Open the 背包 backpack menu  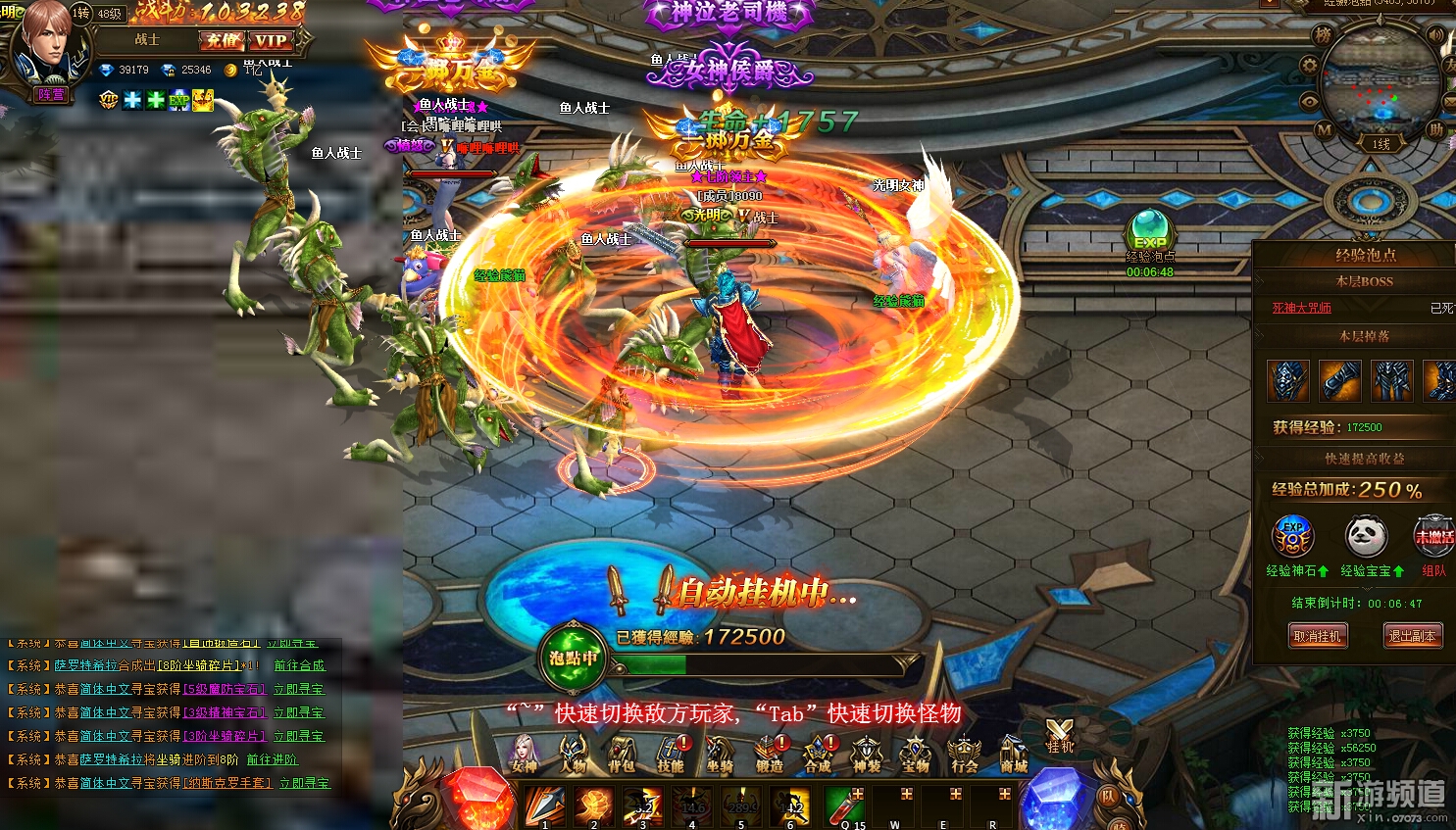(622, 754)
